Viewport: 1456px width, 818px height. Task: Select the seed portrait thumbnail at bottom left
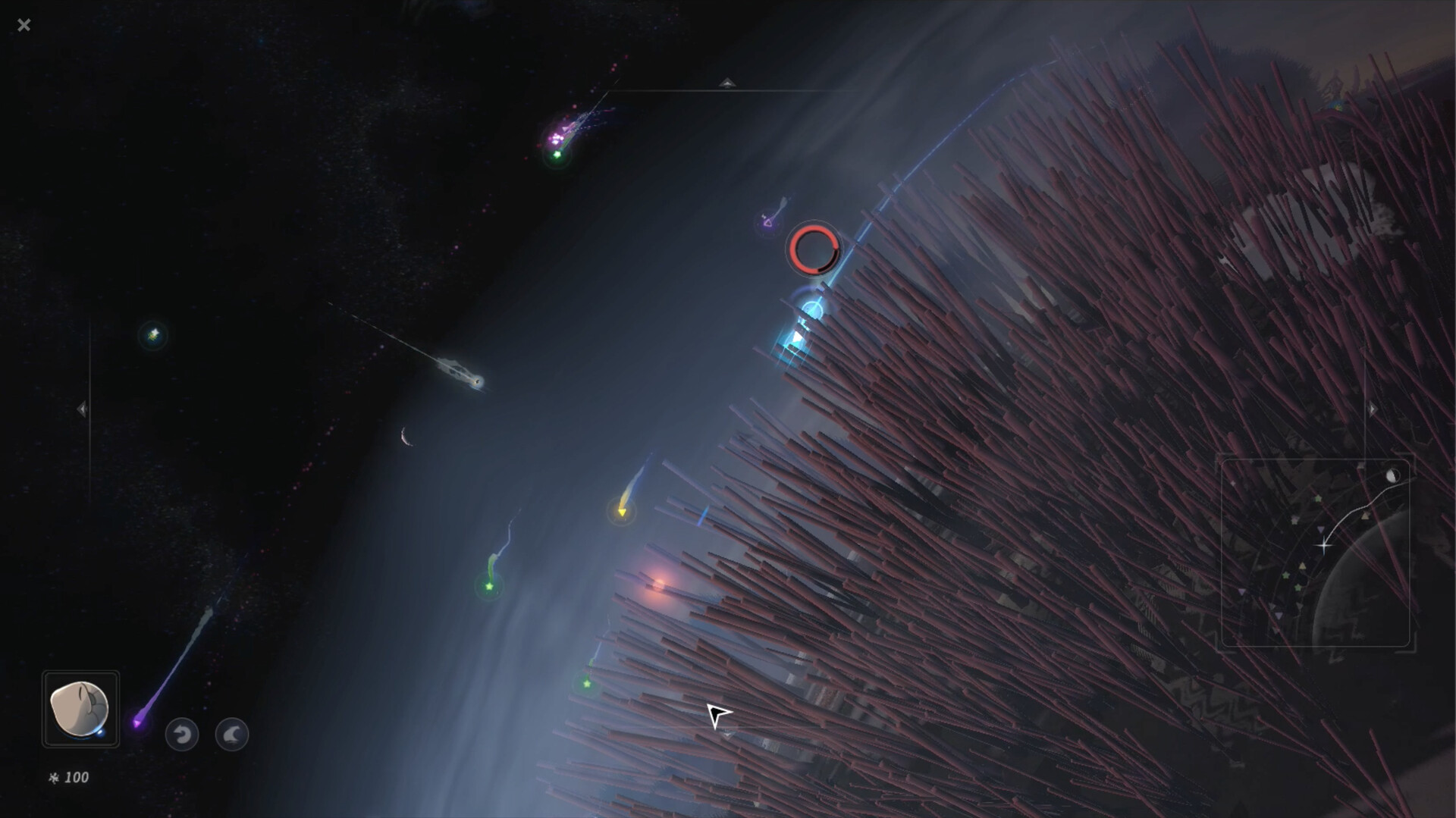[x=80, y=709]
